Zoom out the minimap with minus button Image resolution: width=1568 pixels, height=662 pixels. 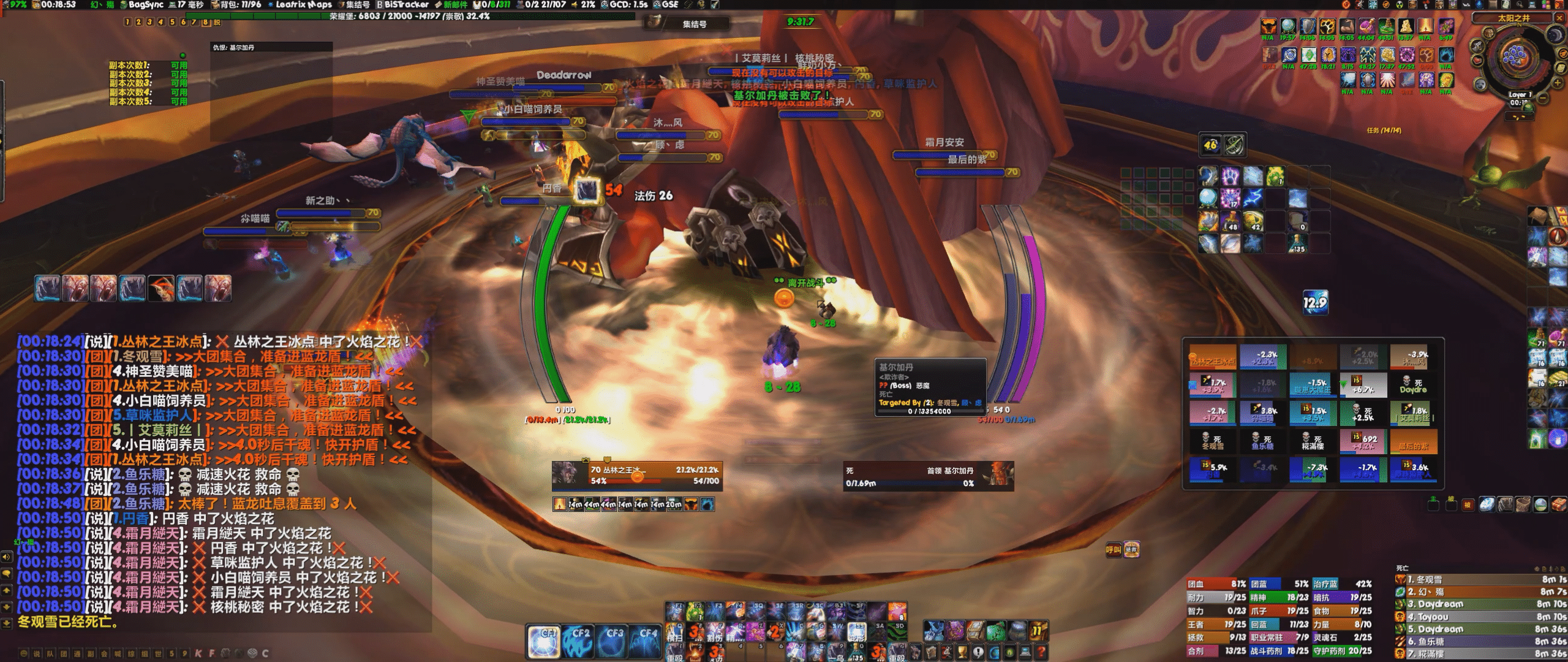tap(1543, 98)
